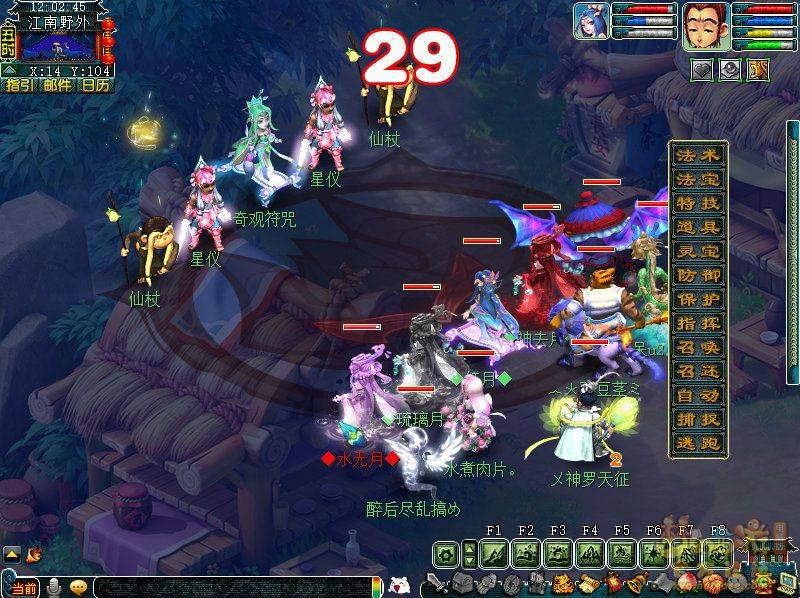The width and height of the screenshot is (800, 598).
Task: Choose 逃跑 to flee the battle
Action: click(x=697, y=442)
